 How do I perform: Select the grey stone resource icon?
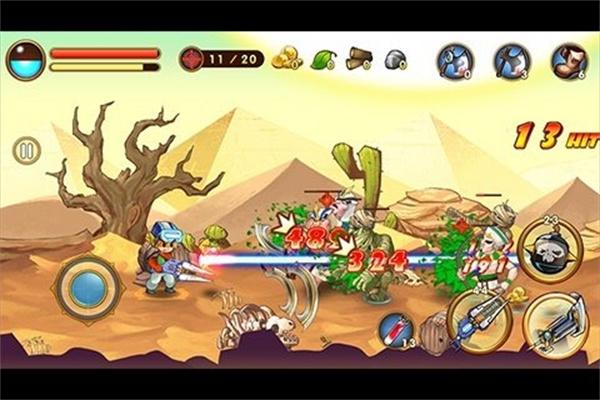pyautogui.click(x=394, y=59)
